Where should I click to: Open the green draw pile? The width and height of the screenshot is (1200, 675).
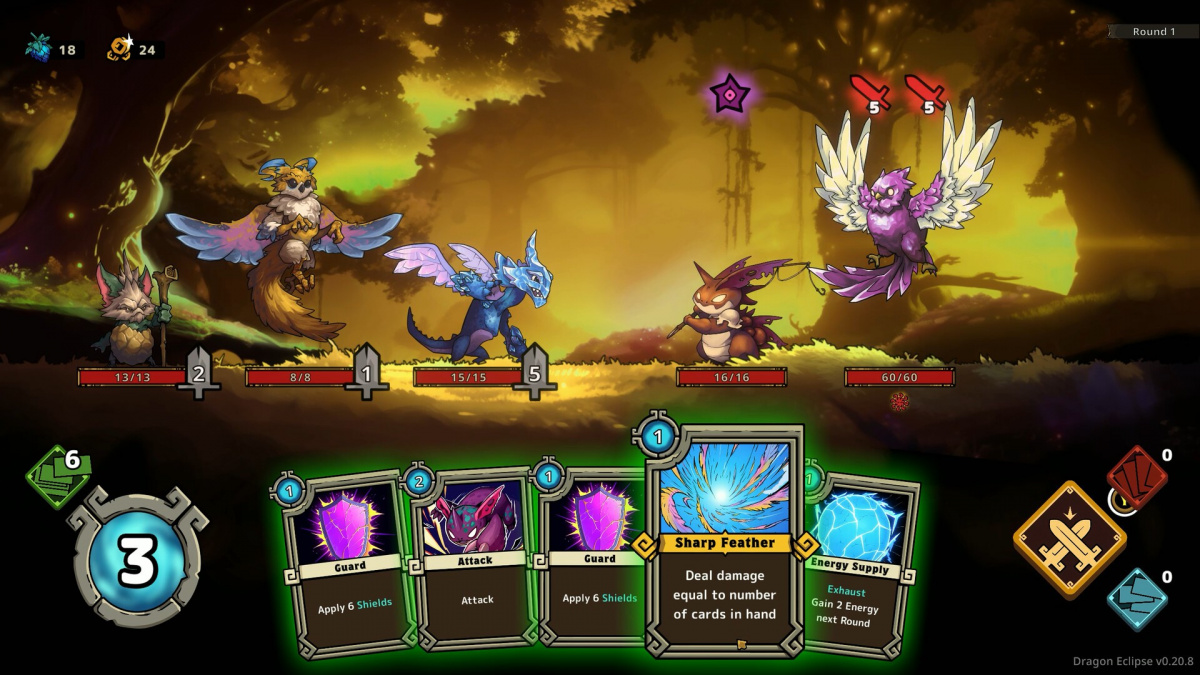click(57, 477)
